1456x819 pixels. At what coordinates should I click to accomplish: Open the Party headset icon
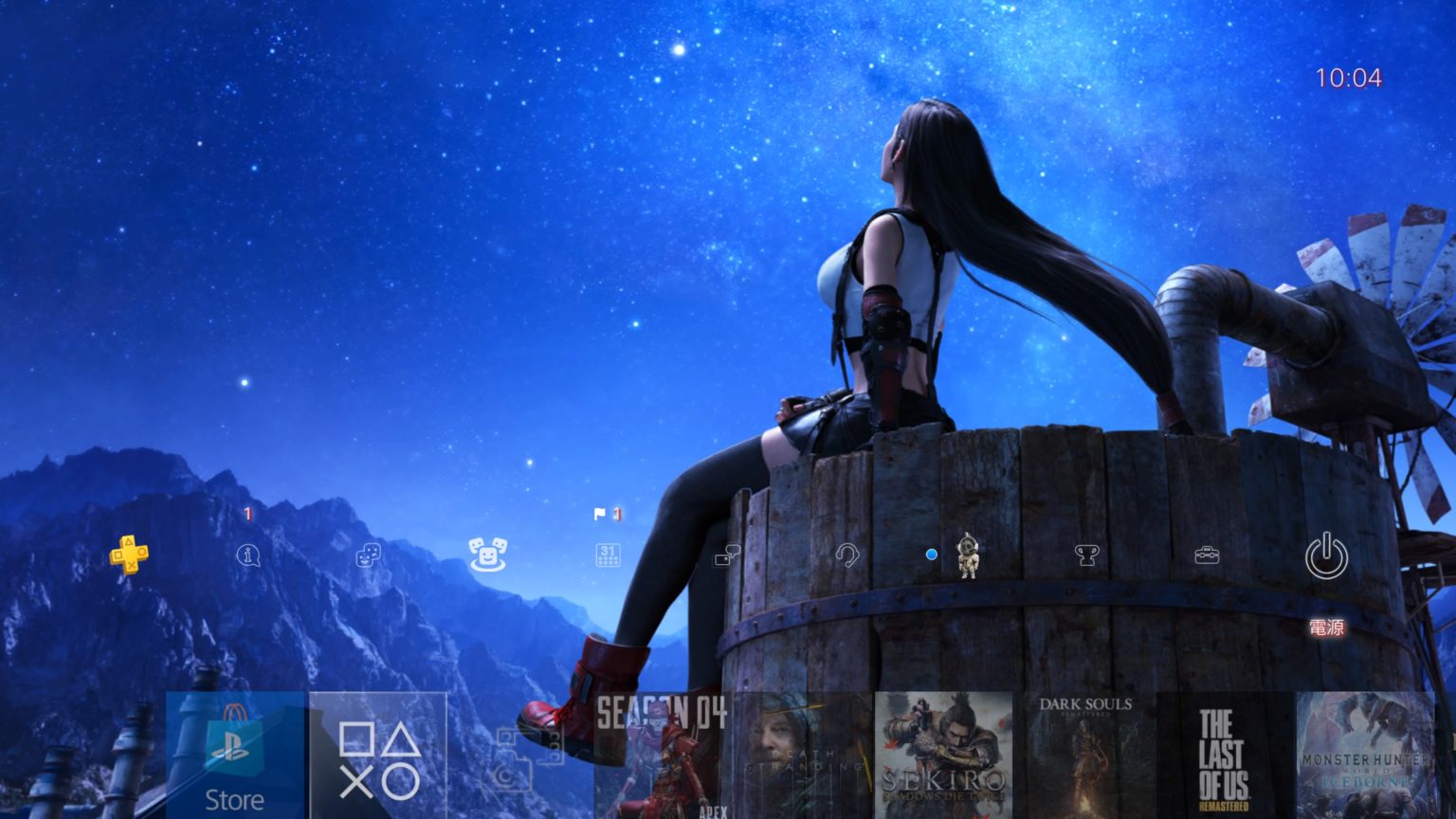tap(846, 555)
